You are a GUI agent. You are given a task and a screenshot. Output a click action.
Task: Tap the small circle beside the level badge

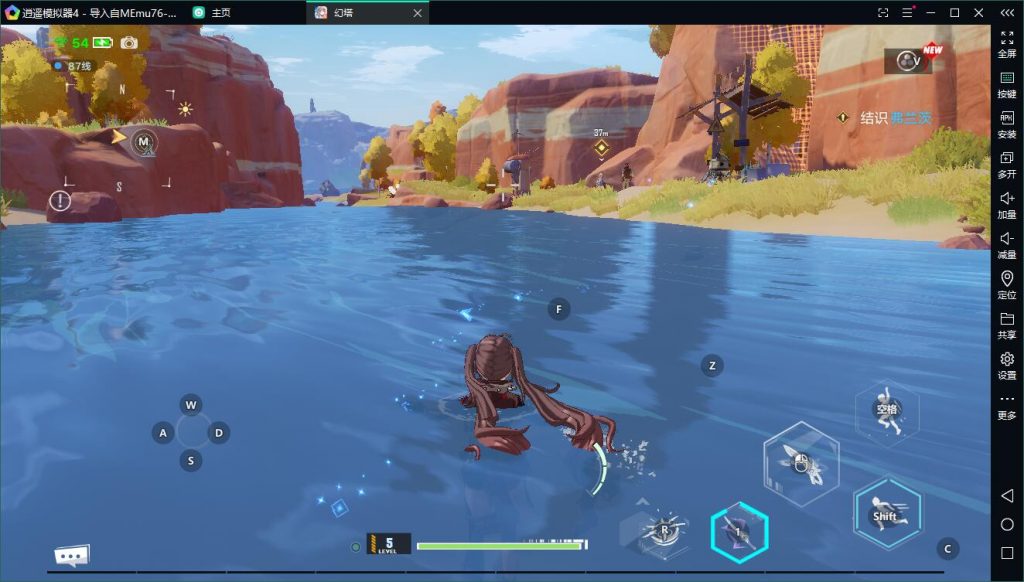pos(355,547)
